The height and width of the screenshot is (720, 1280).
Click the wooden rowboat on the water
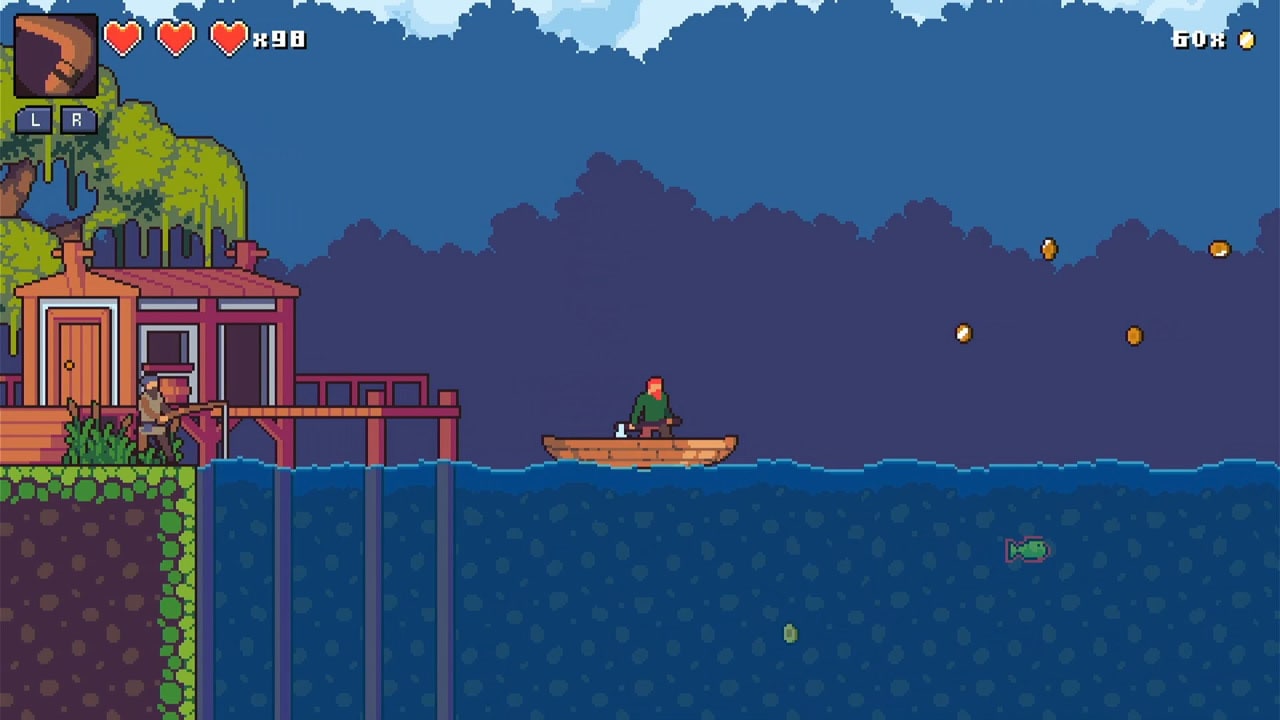pos(640,450)
